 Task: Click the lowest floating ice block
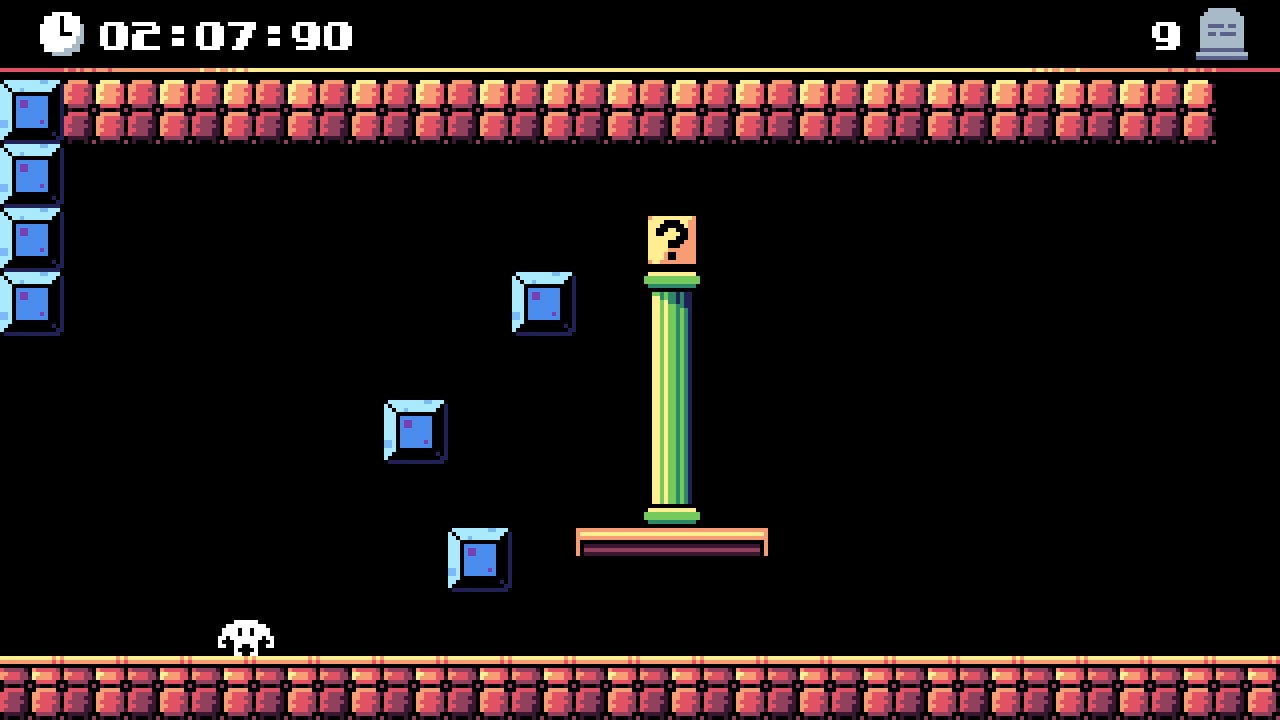click(480, 558)
